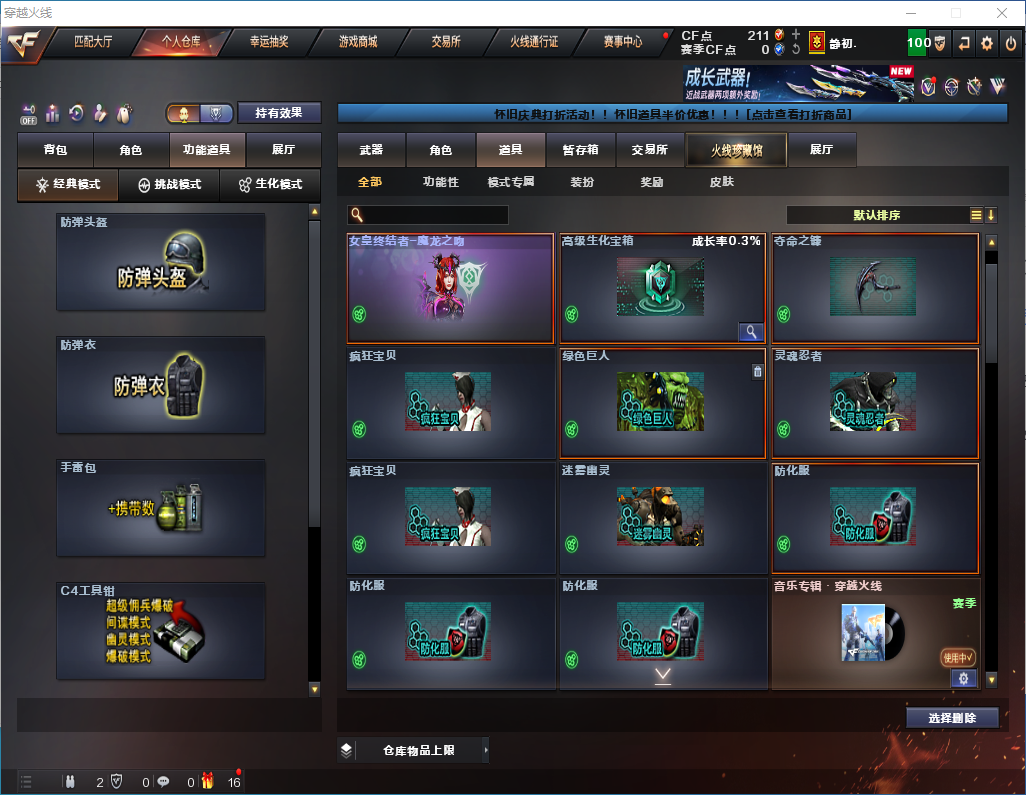Screen dimensions: 1026x795
Task: Choose the 防弹头盔 equipment slot
Action: point(161,262)
